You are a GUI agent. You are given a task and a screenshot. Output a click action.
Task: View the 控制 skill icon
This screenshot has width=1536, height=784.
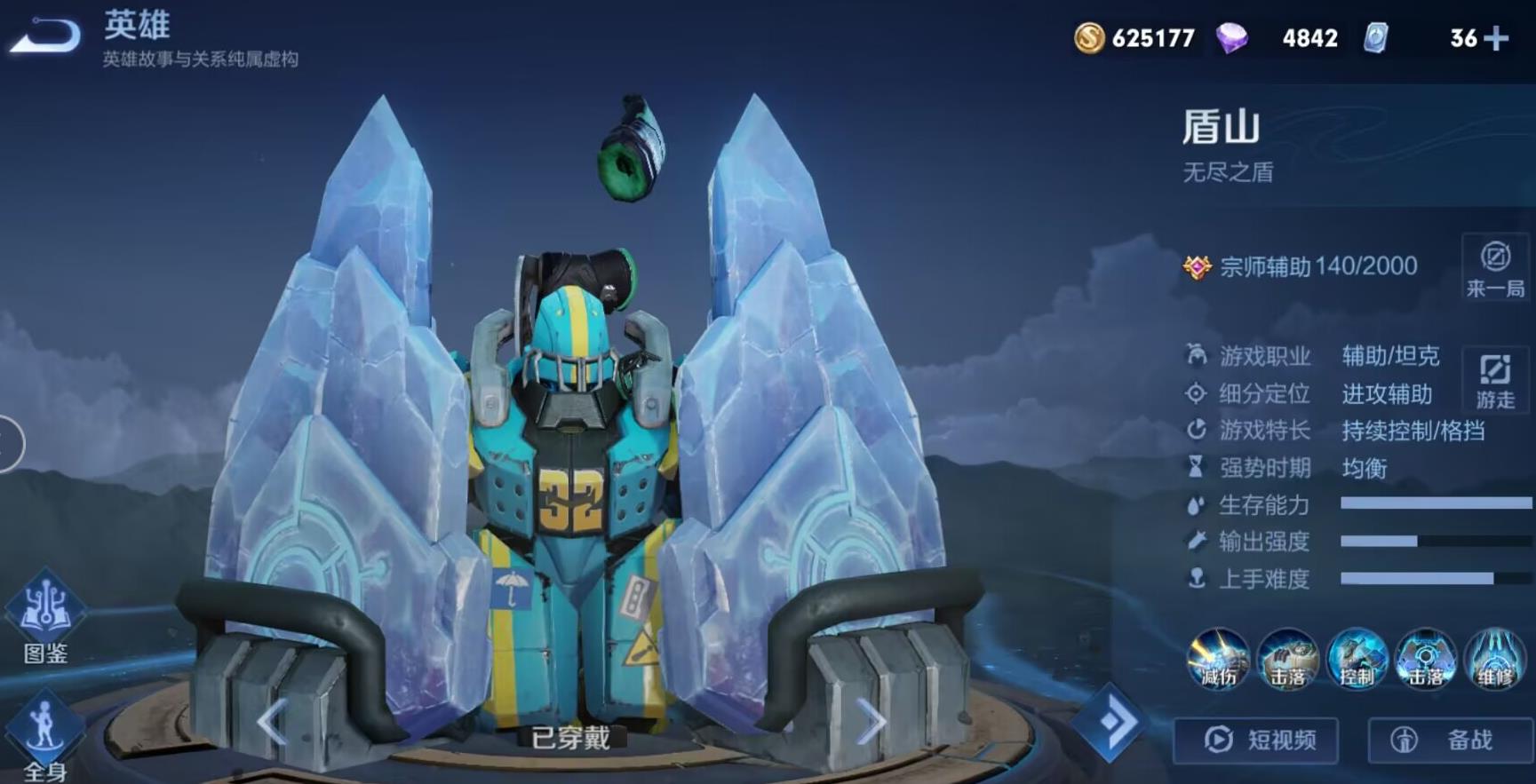[1357, 658]
